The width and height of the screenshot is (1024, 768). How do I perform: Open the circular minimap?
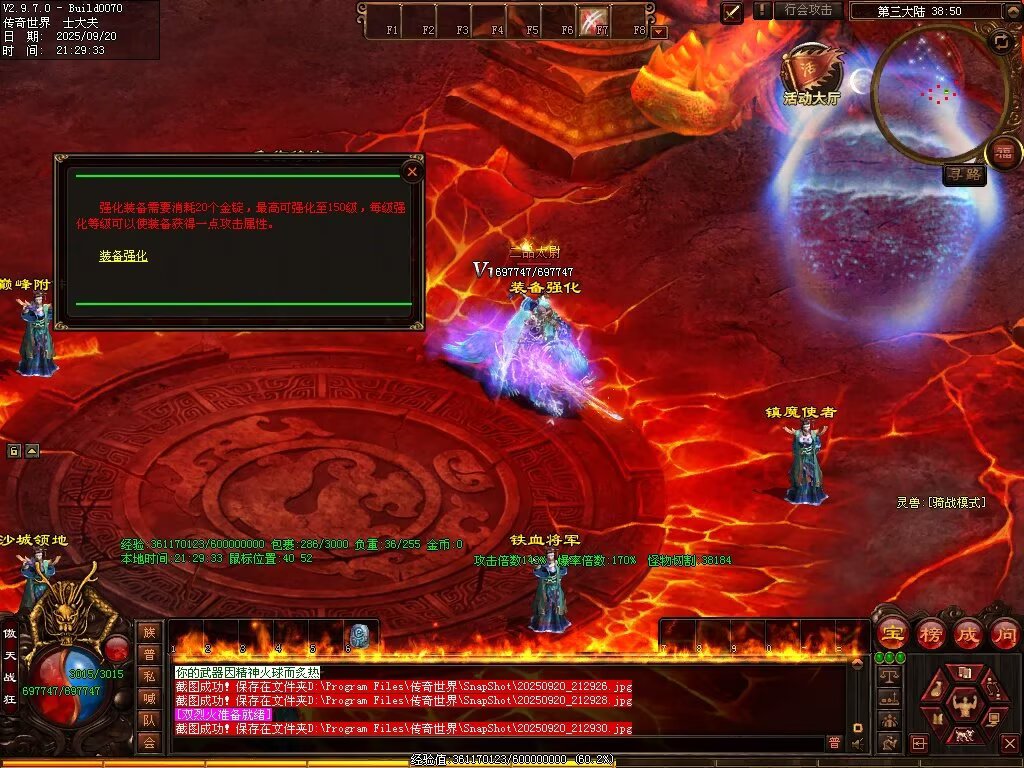coord(938,93)
